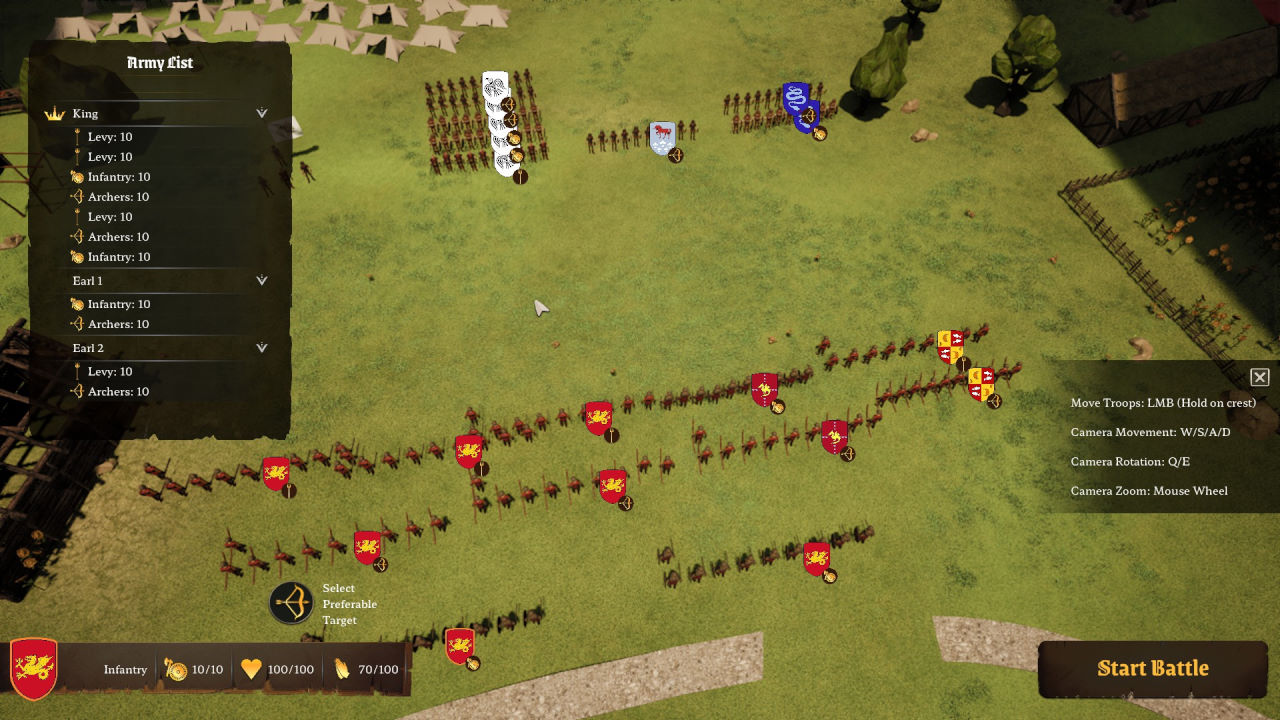Select the grey crest with red horse
Viewport: 1280px width, 720px height.
coord(661,137)
